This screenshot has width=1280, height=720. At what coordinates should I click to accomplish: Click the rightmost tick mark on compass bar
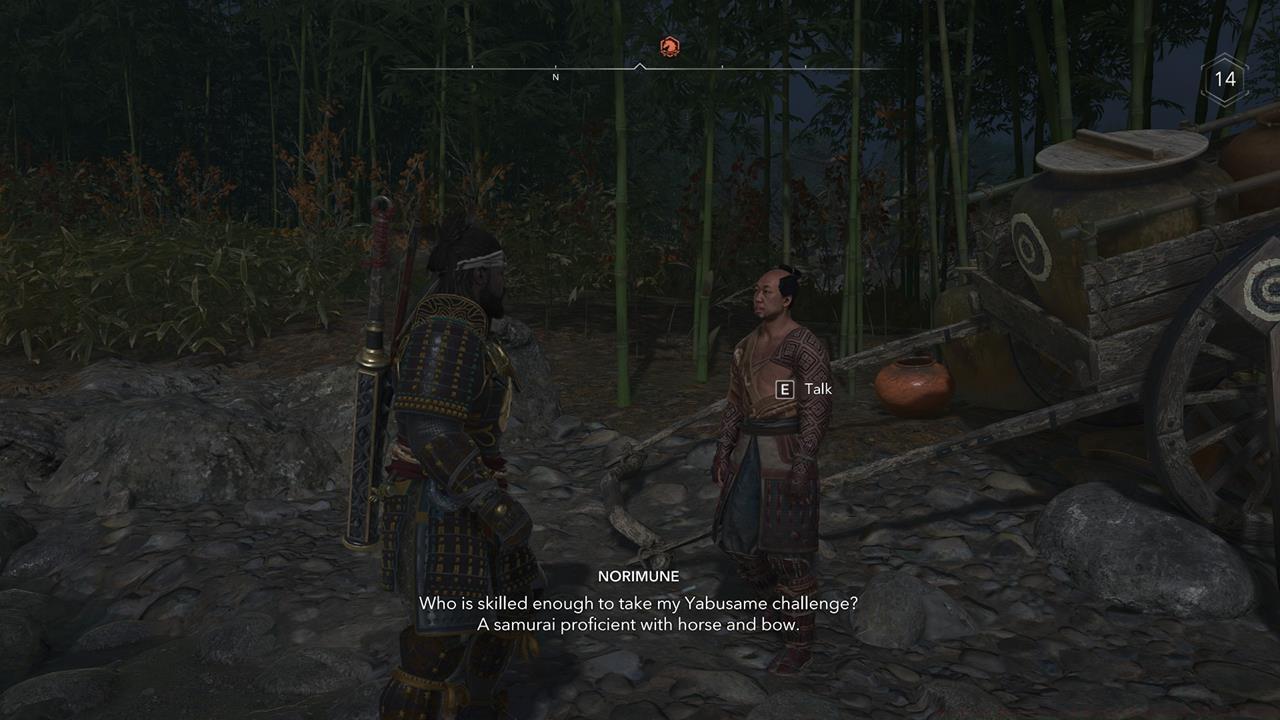[x=806, y=67]
